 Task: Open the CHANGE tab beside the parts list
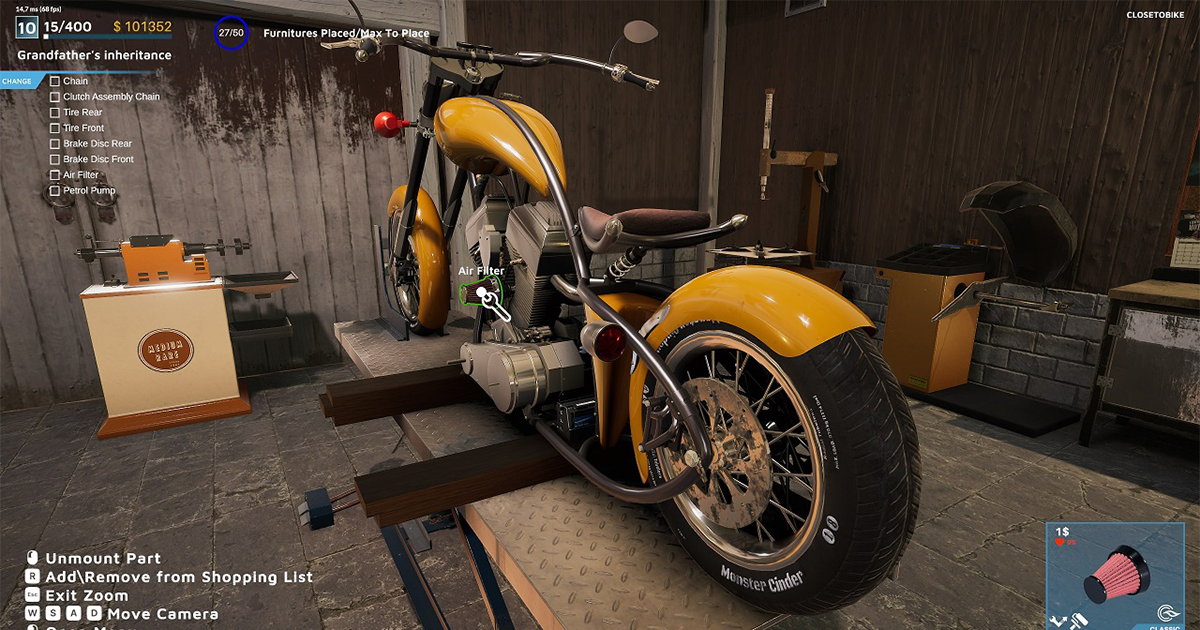18,81
